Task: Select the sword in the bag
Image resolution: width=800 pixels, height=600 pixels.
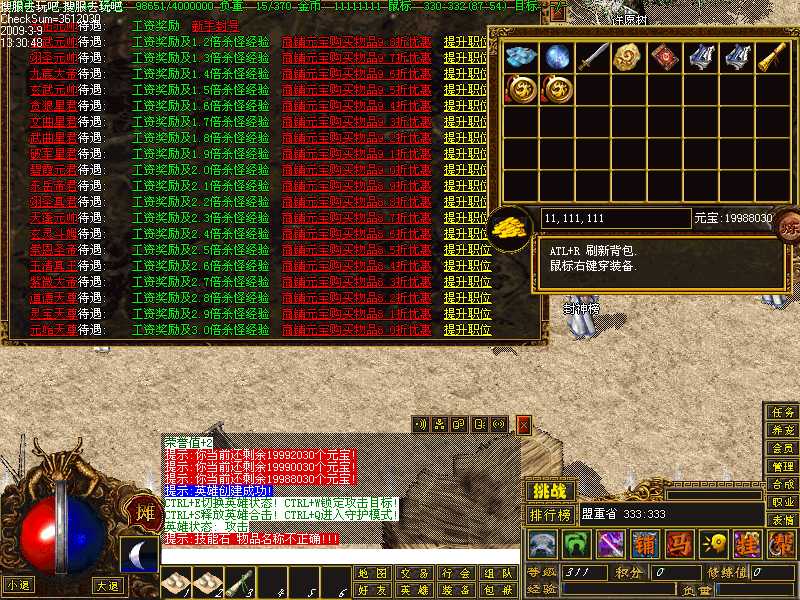Action: [594, 57]
